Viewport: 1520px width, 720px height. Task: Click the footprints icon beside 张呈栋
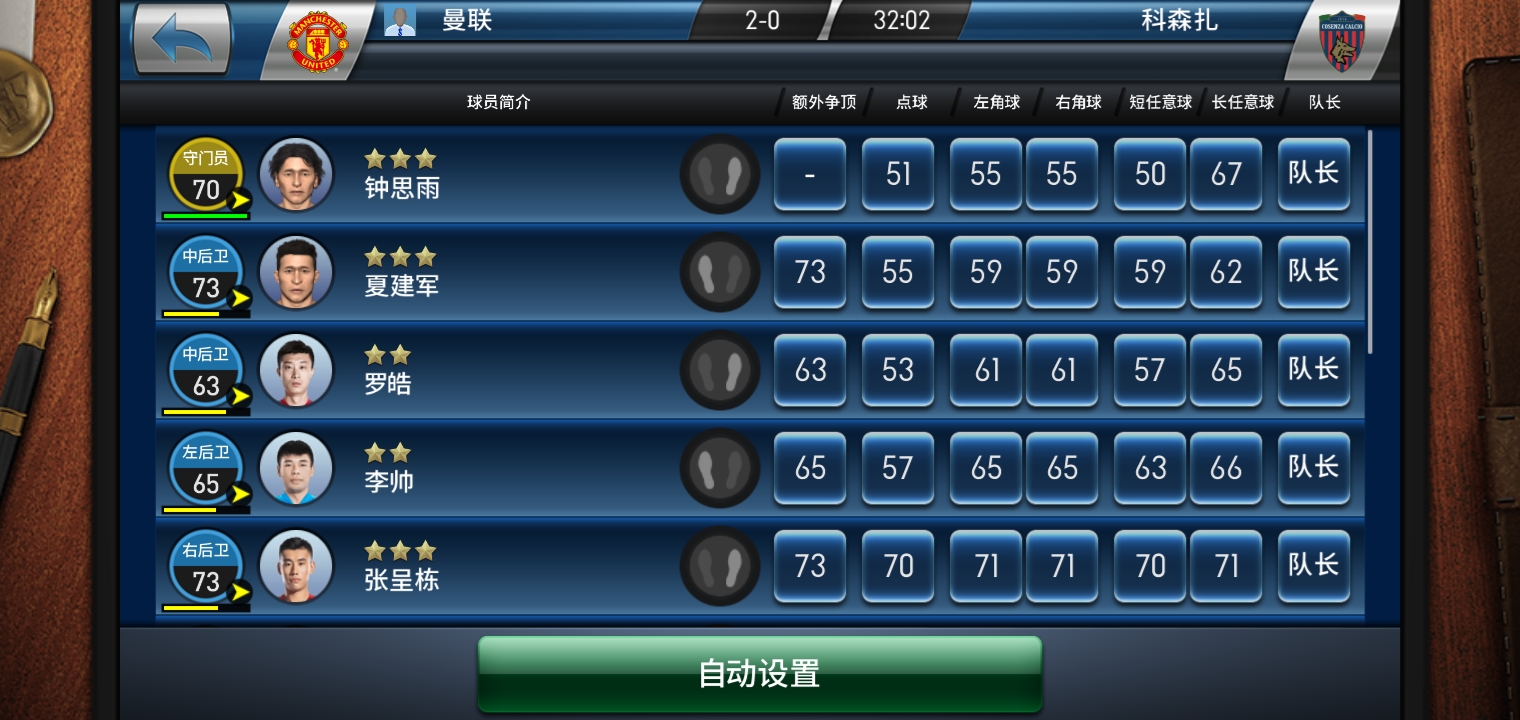[719, 566]
